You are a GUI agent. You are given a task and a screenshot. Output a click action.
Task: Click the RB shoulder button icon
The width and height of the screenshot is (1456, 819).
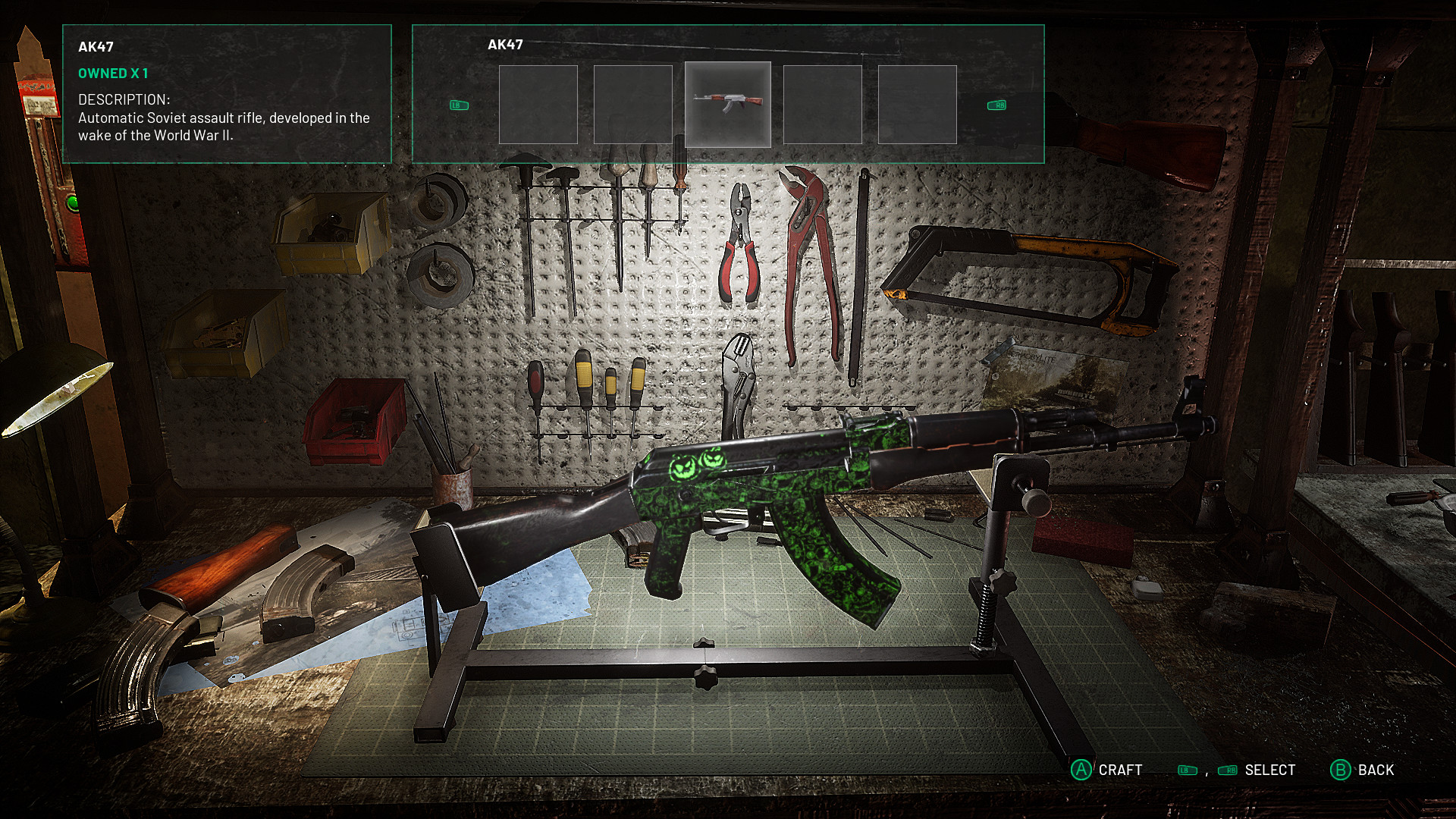coord(996,105)
